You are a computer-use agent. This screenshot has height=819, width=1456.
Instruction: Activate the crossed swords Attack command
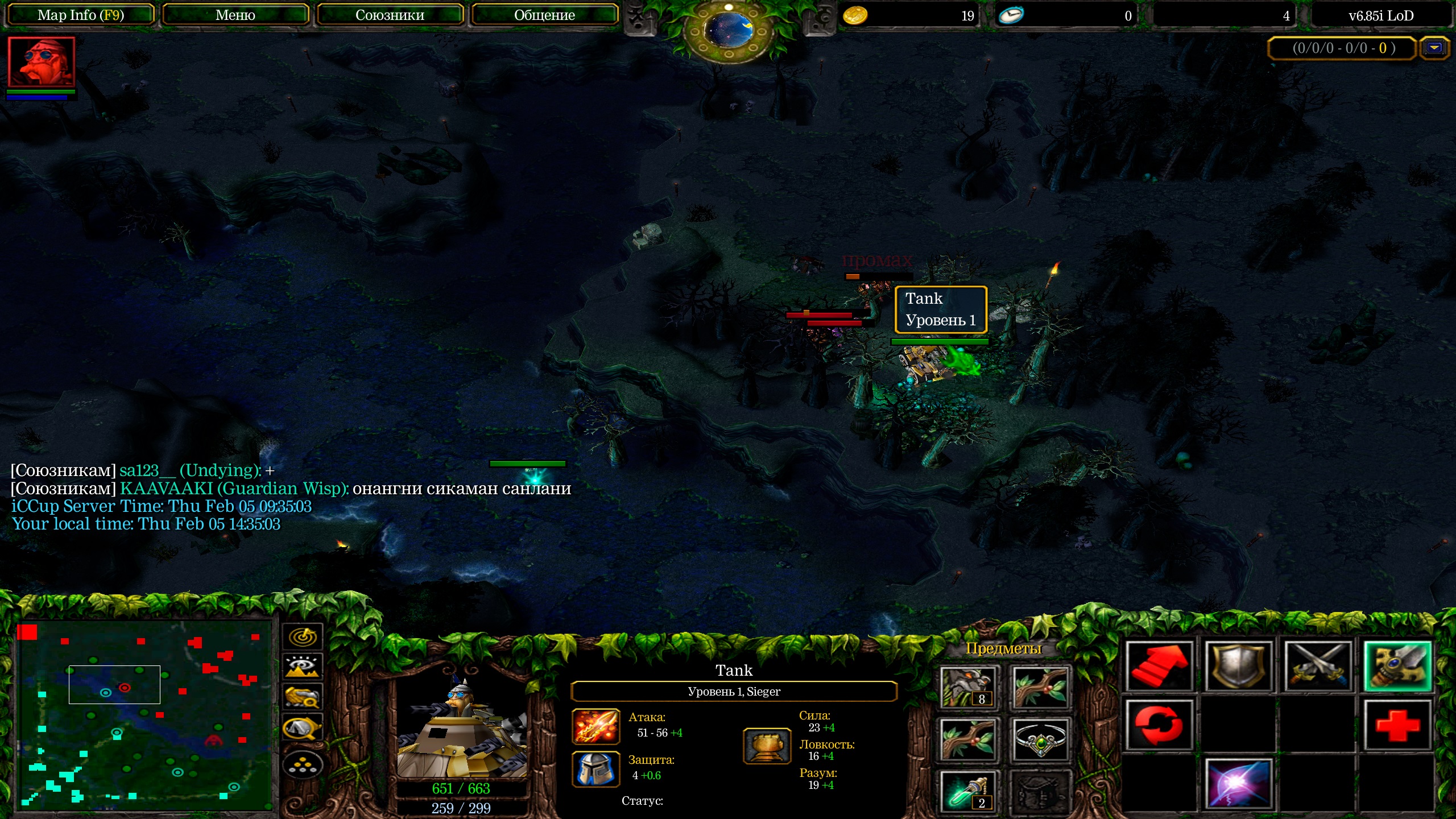tap(1318, 667)
